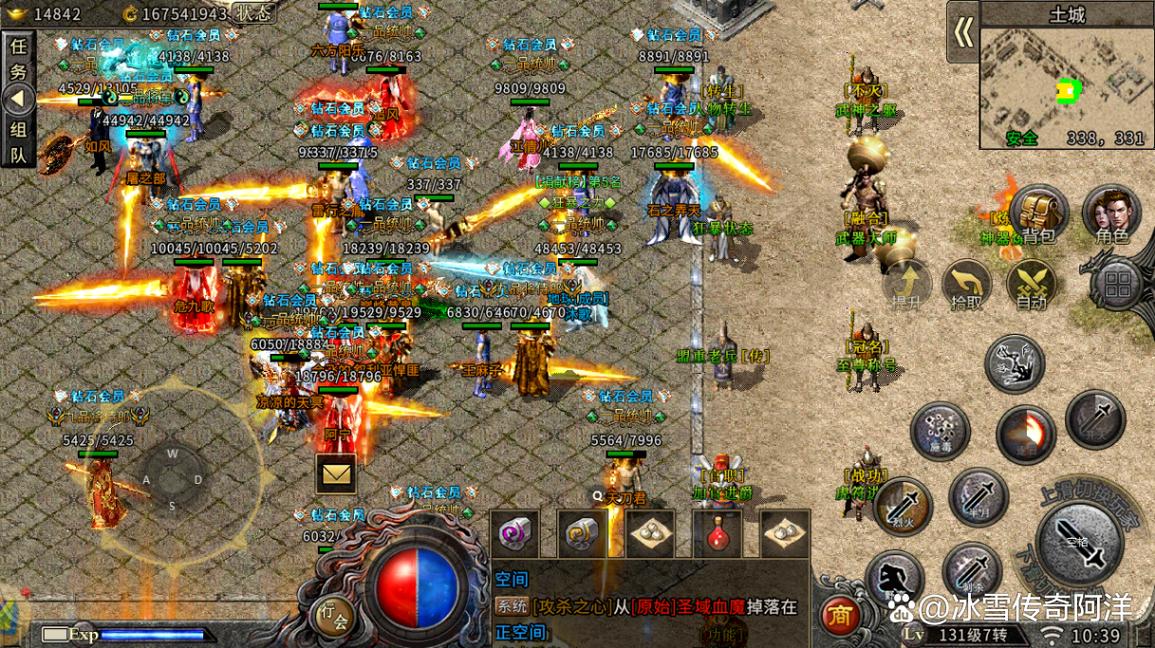The image size is (1155, 648).
Task: Open the red 商 shop button
Action: click(x=840, y=616)
